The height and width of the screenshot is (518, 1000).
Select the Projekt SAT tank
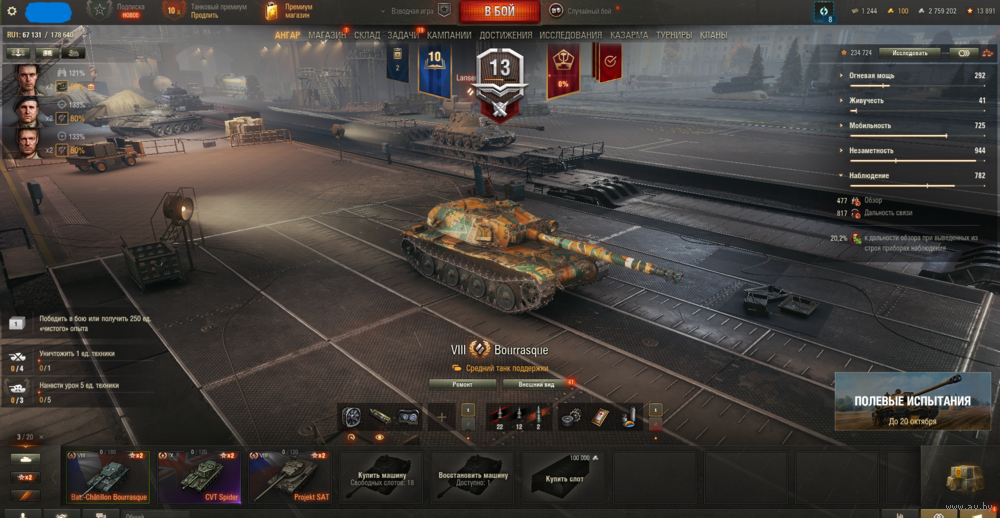(289, 476)
